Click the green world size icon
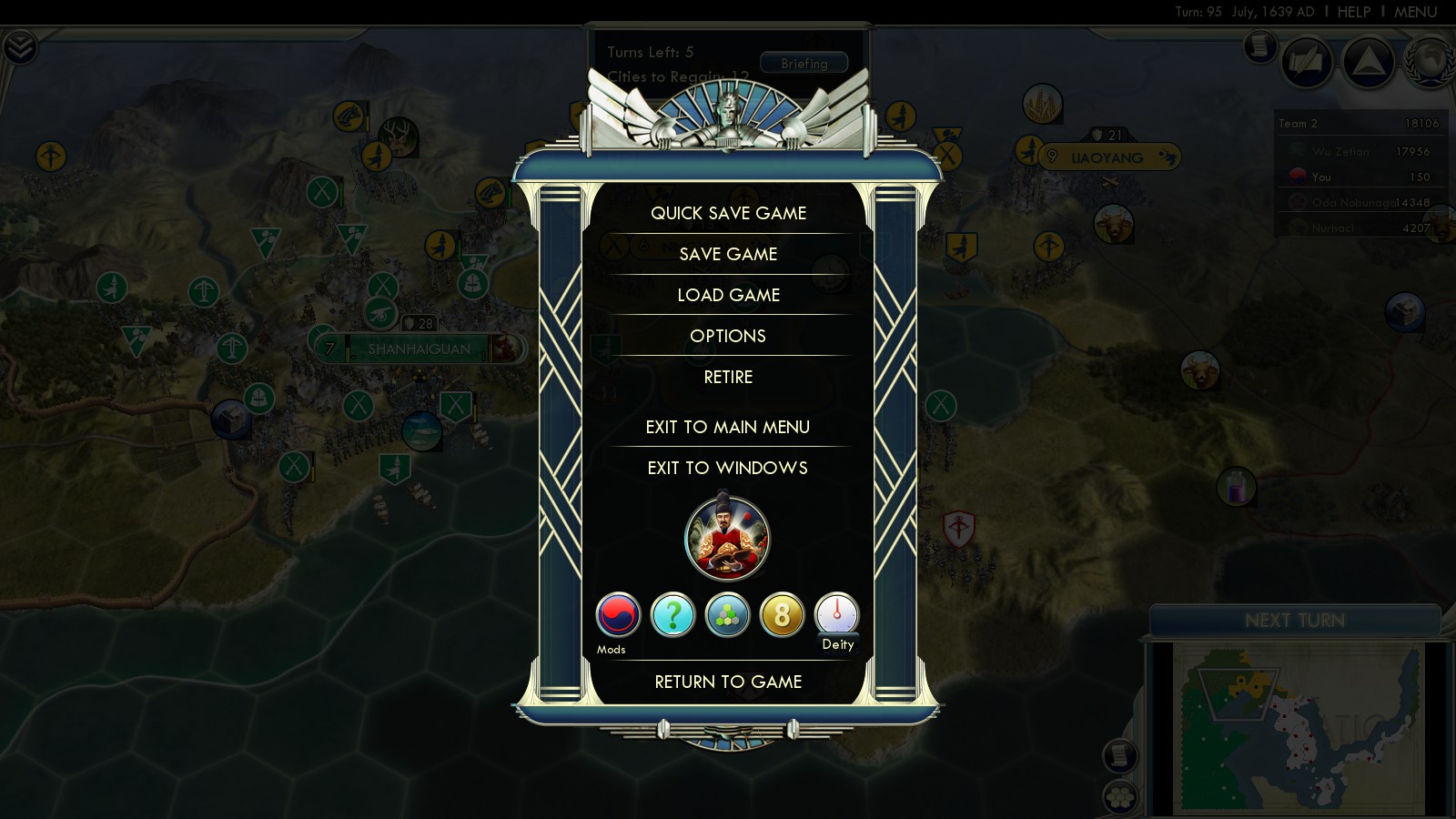 click(x=727, y=615)
